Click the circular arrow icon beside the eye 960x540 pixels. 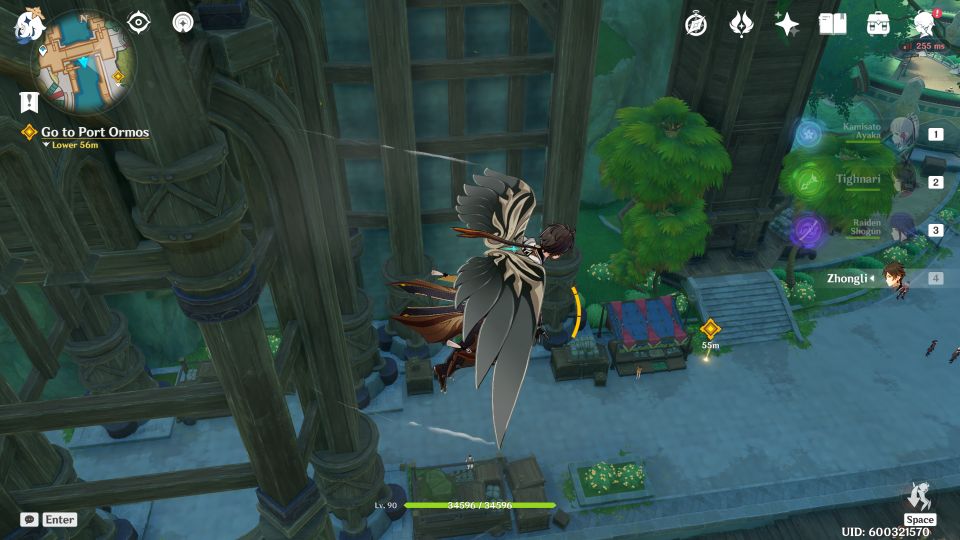[x=183, y=22]
